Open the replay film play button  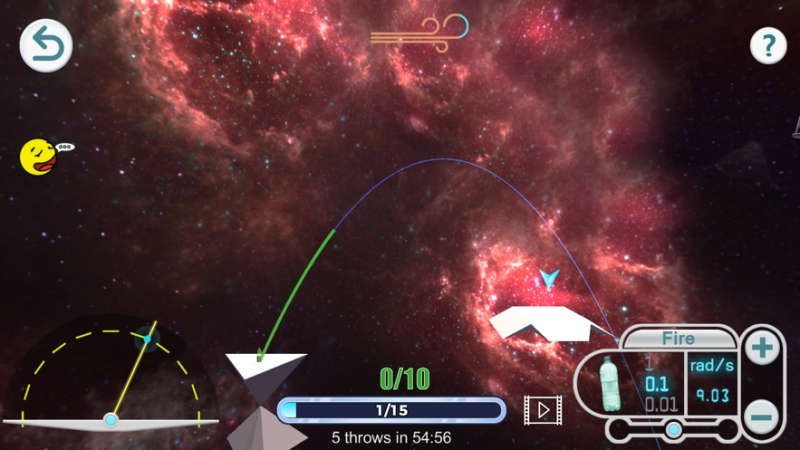[x=543, y=409]
